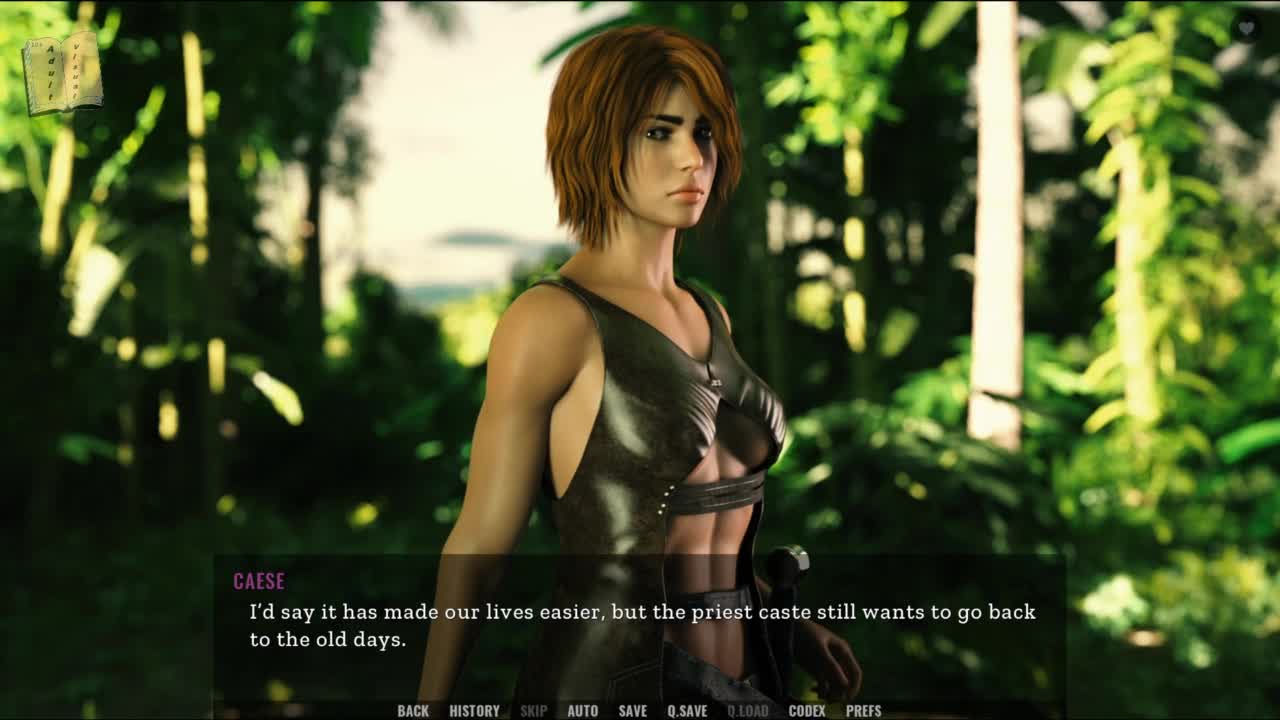
Task: Open the CODEX
Action: pyautogui.click(x=807, y=711)
